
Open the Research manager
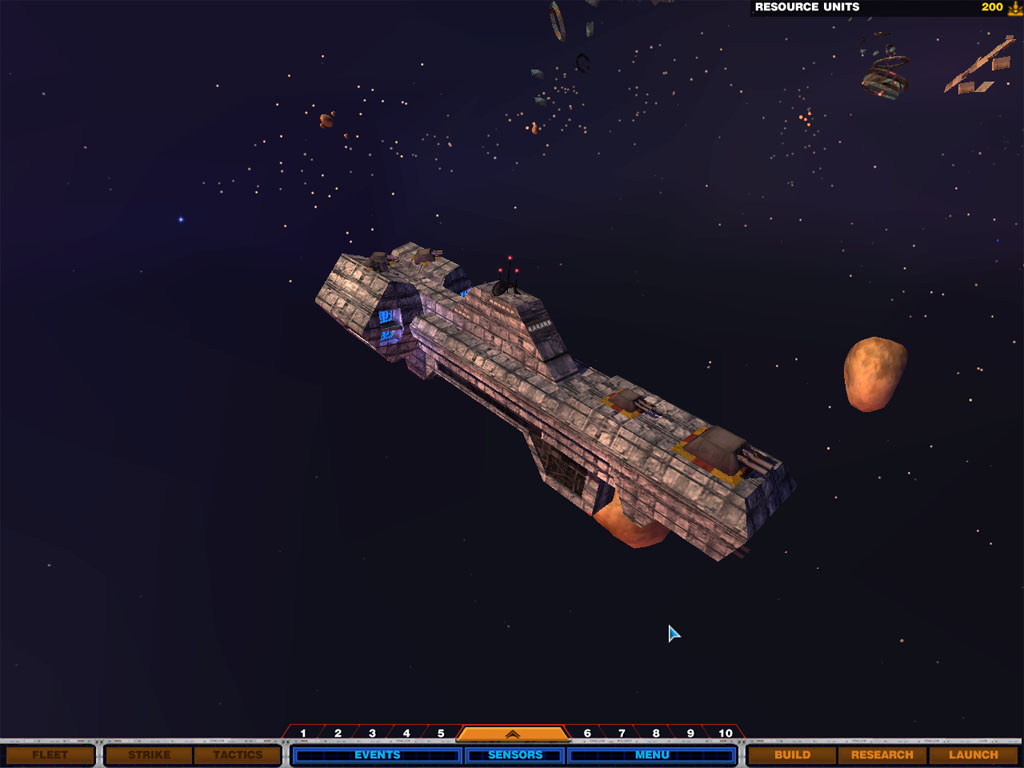click(882, 755)
